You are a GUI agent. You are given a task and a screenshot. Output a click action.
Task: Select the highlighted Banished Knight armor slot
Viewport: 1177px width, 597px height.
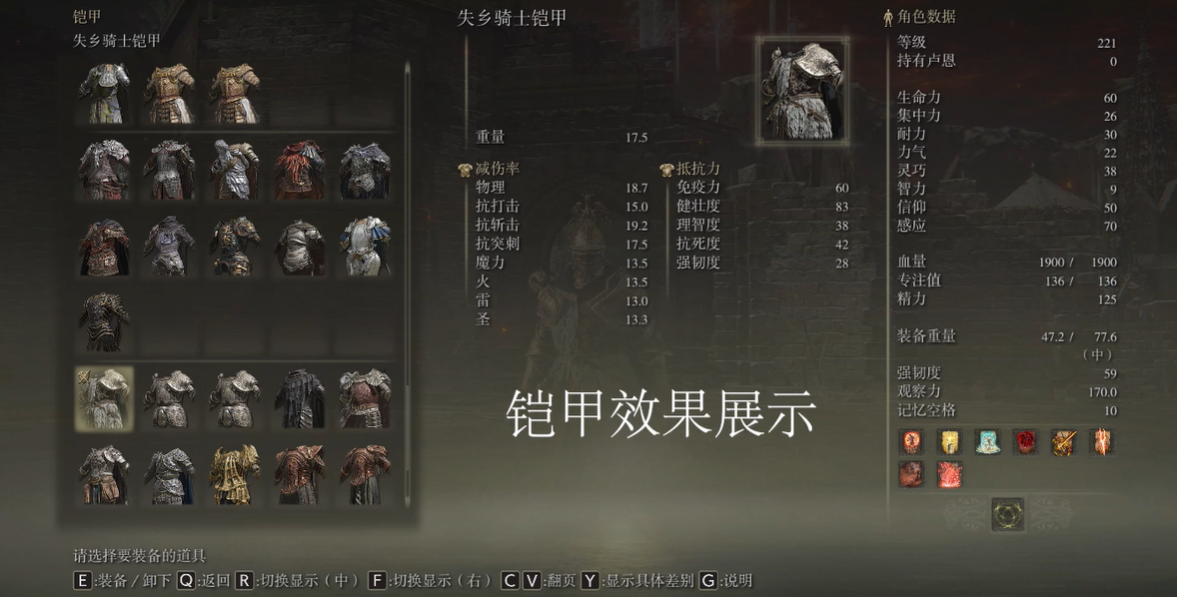(x=104, y=398)
